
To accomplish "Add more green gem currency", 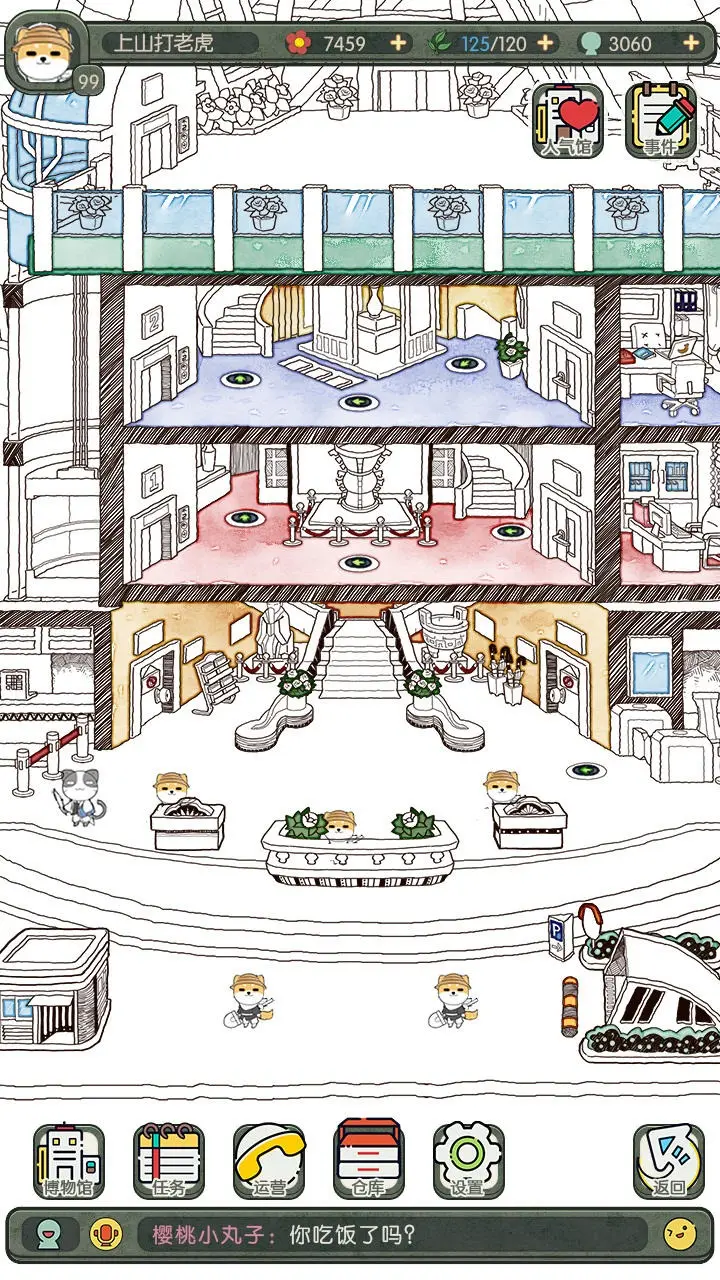I will [x=690, y=43].
